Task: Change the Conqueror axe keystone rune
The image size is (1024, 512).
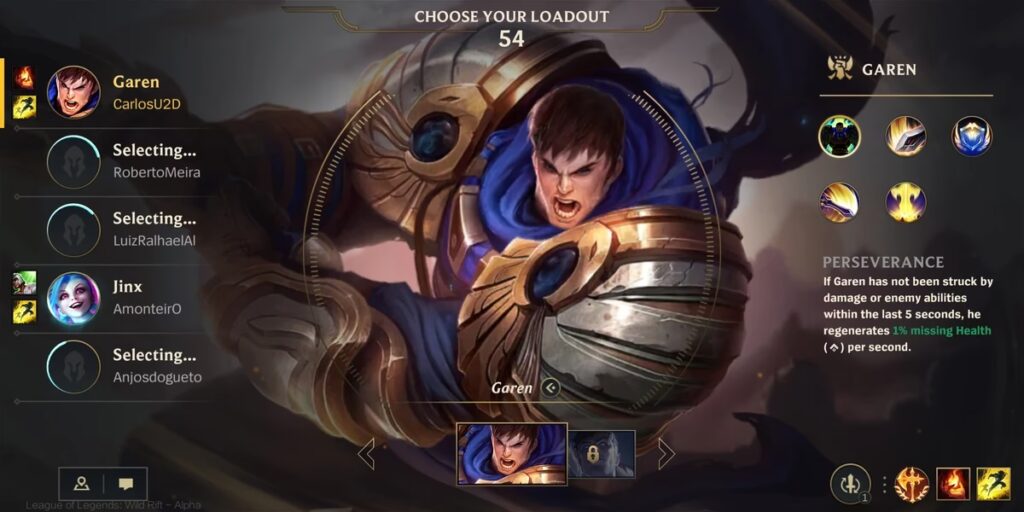Action: (x=912, y=484)
